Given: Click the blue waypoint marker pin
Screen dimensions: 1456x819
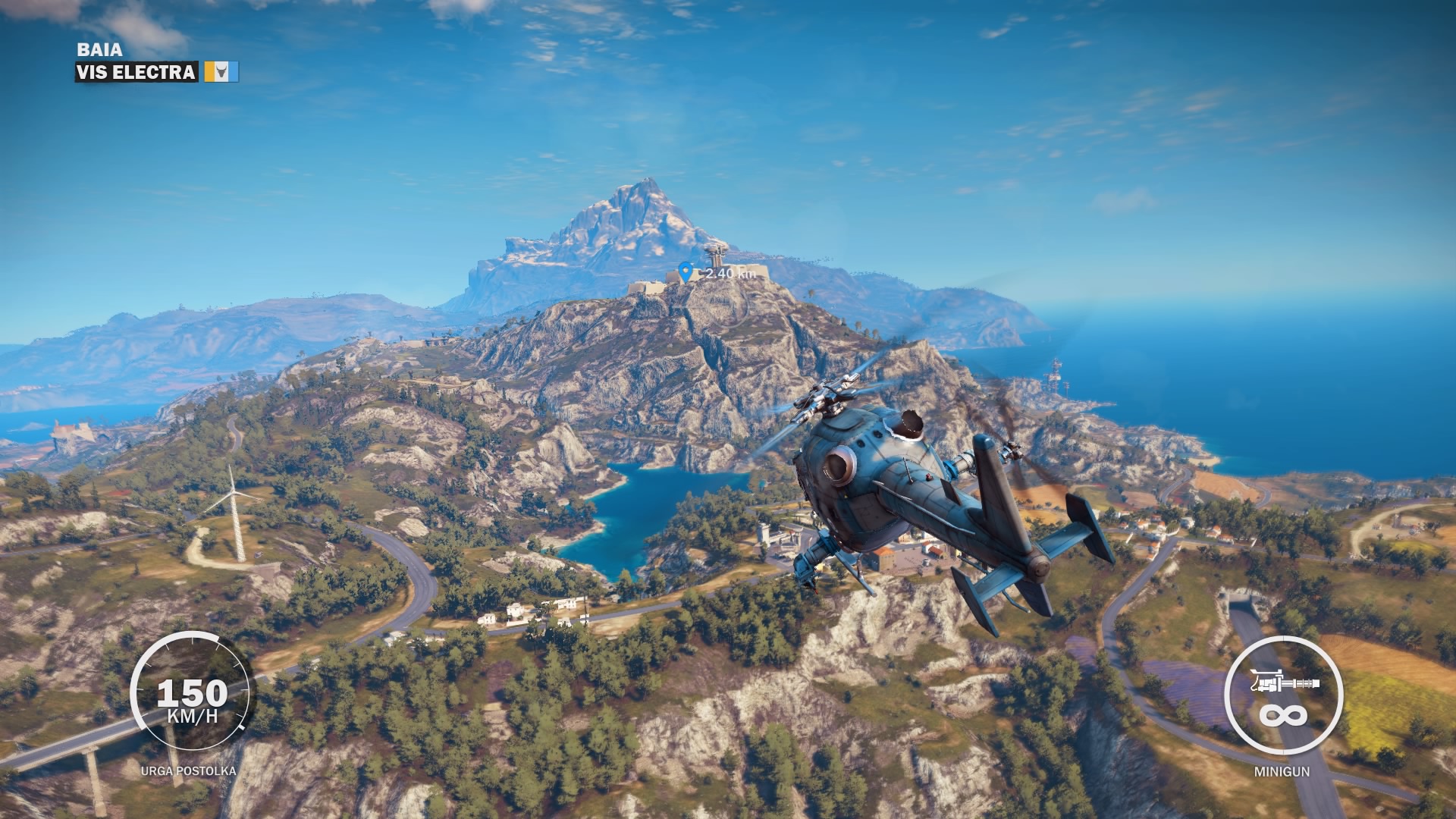Looking at the screenshot, I should 686,271.
